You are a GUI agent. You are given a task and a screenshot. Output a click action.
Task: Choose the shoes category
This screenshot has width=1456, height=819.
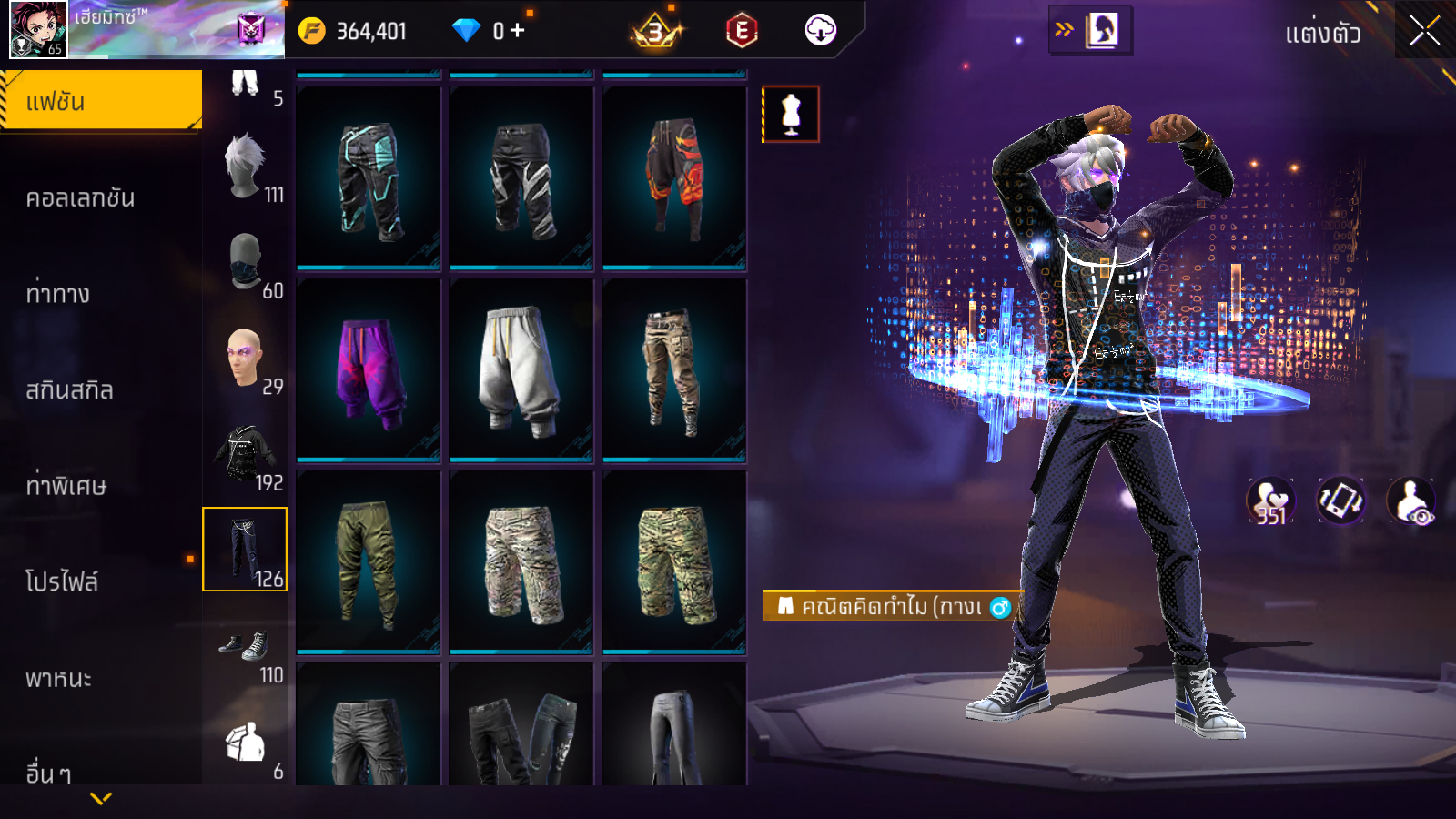click(247, 650)
